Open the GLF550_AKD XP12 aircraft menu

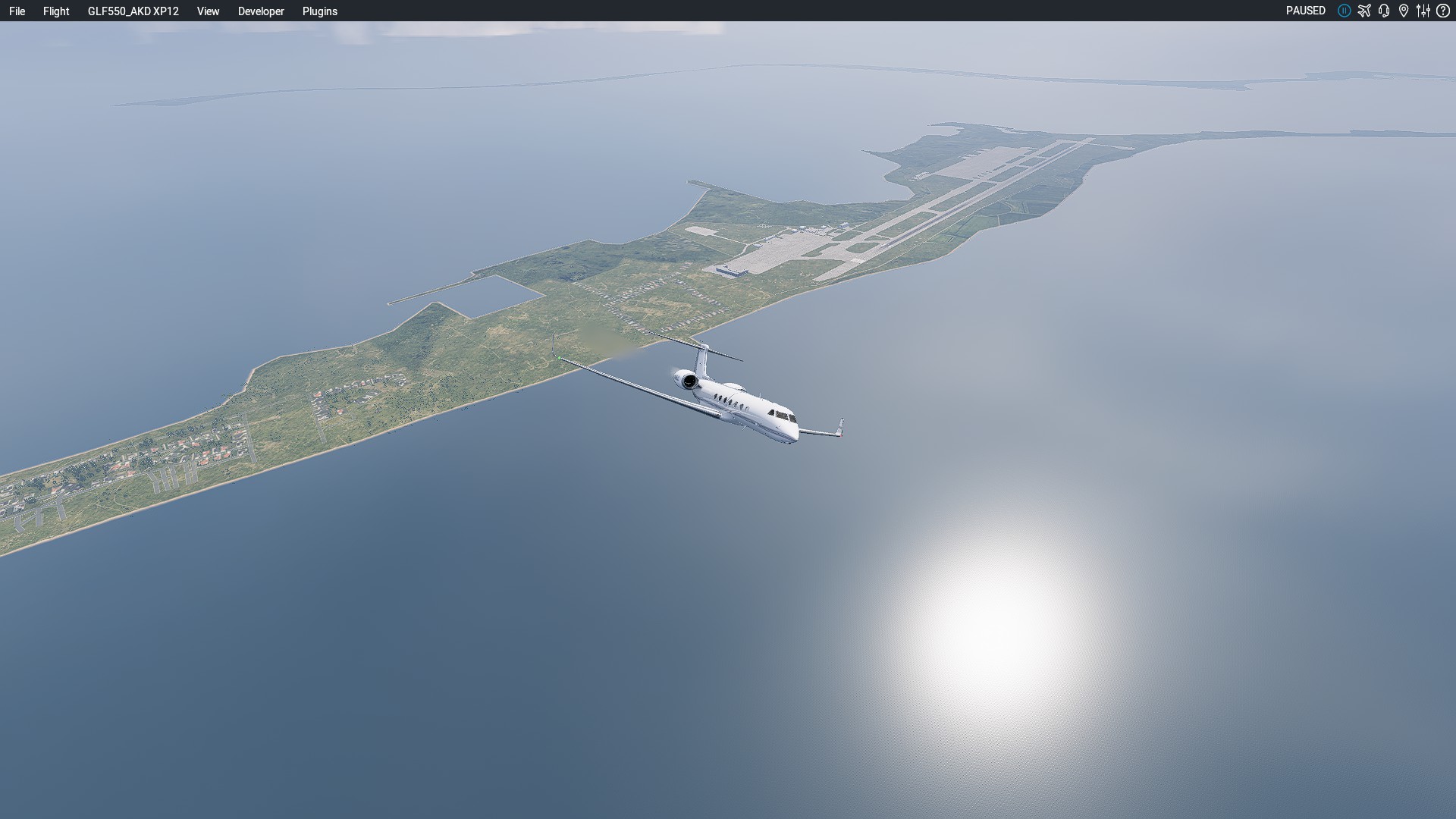(x=133, y=11)
